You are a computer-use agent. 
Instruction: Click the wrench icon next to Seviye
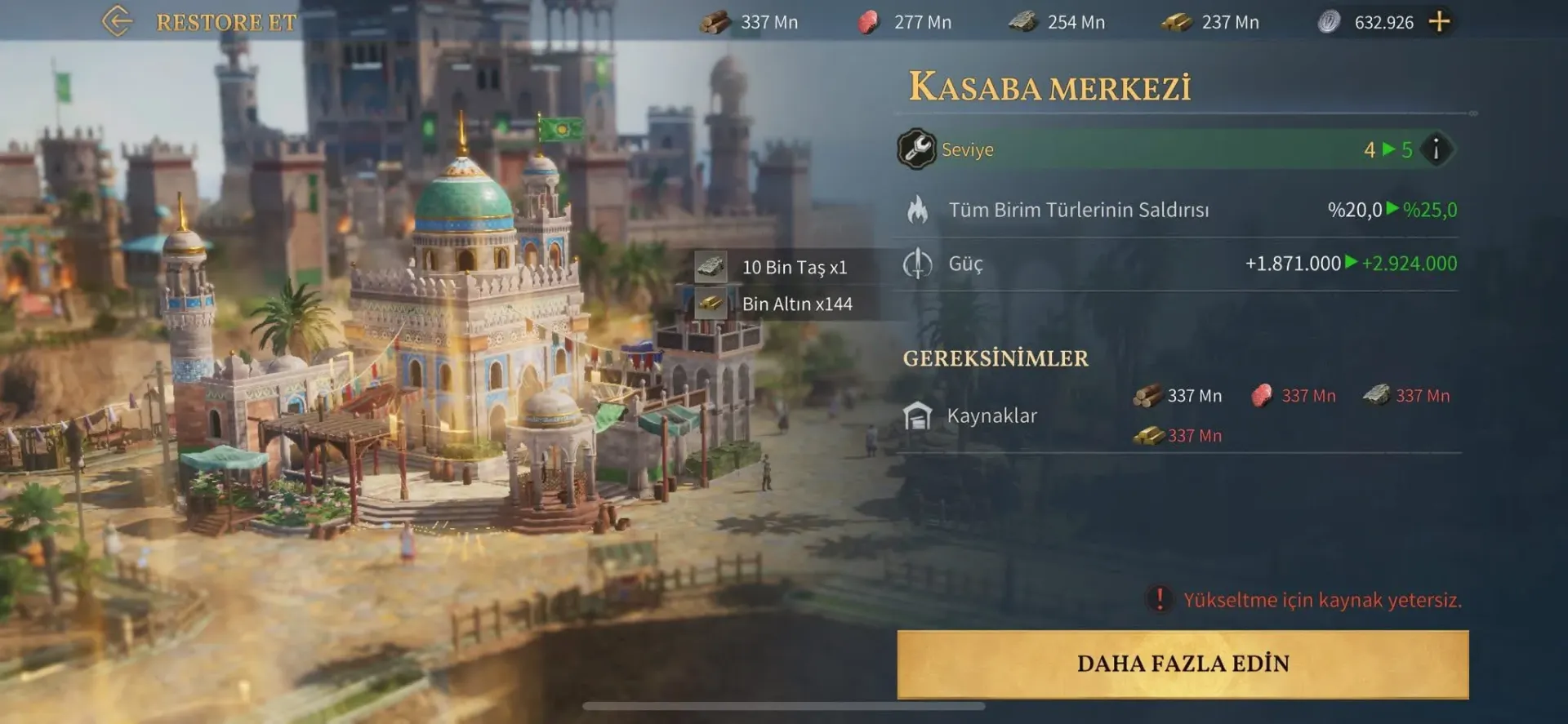pyautogui.click(x=917, y=149)
